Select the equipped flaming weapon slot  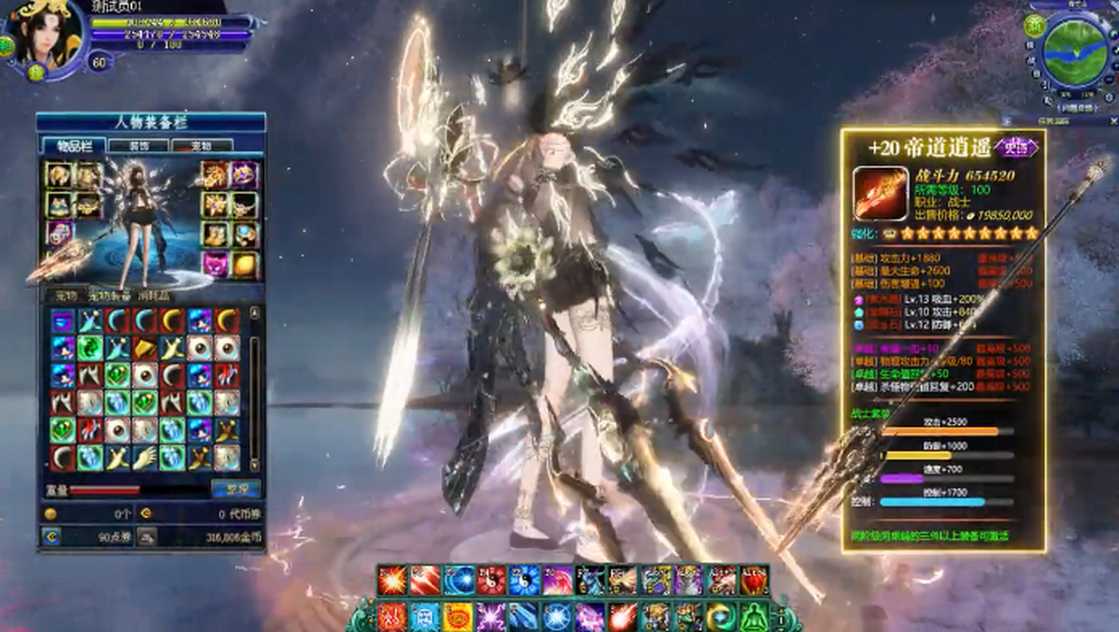tap(60, 264)
